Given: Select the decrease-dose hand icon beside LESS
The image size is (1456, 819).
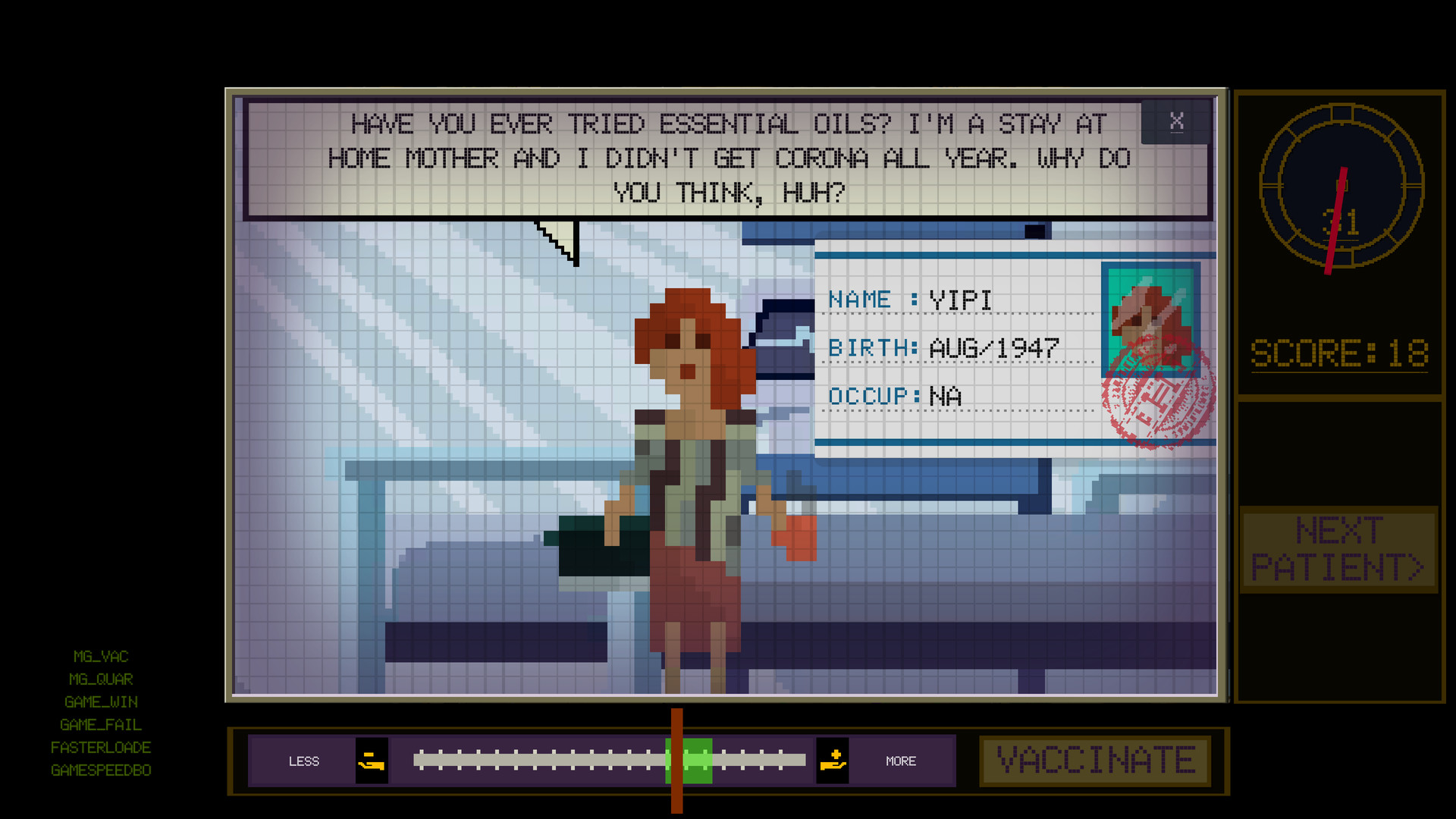Looking at the screenshot, I should (373, 761).
